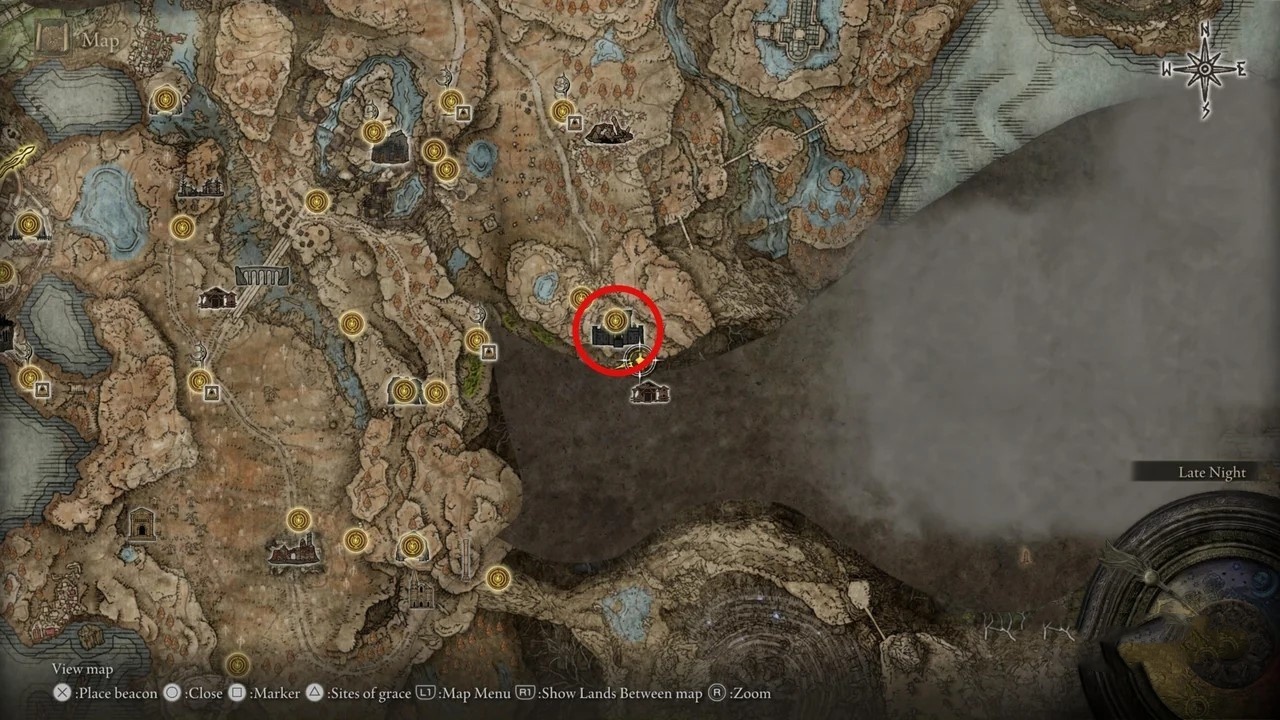Select the dark cave entrance landmark
This screenshot has height=720, width=1280.
(x=390, y=150)
